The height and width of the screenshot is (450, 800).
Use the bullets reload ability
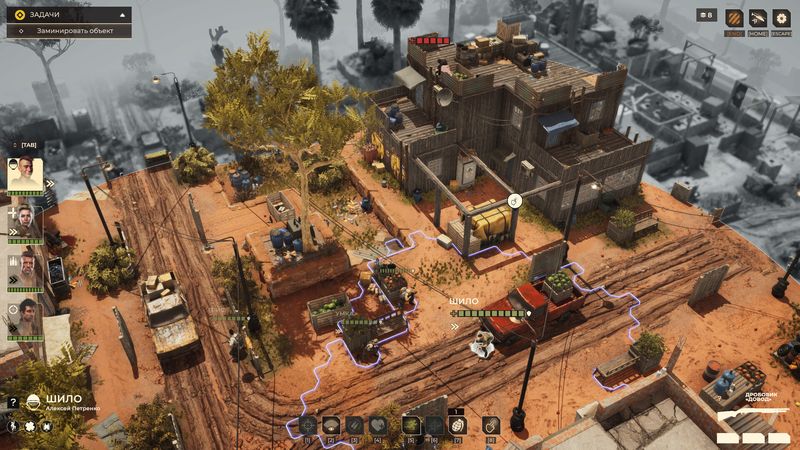point(355,426)
